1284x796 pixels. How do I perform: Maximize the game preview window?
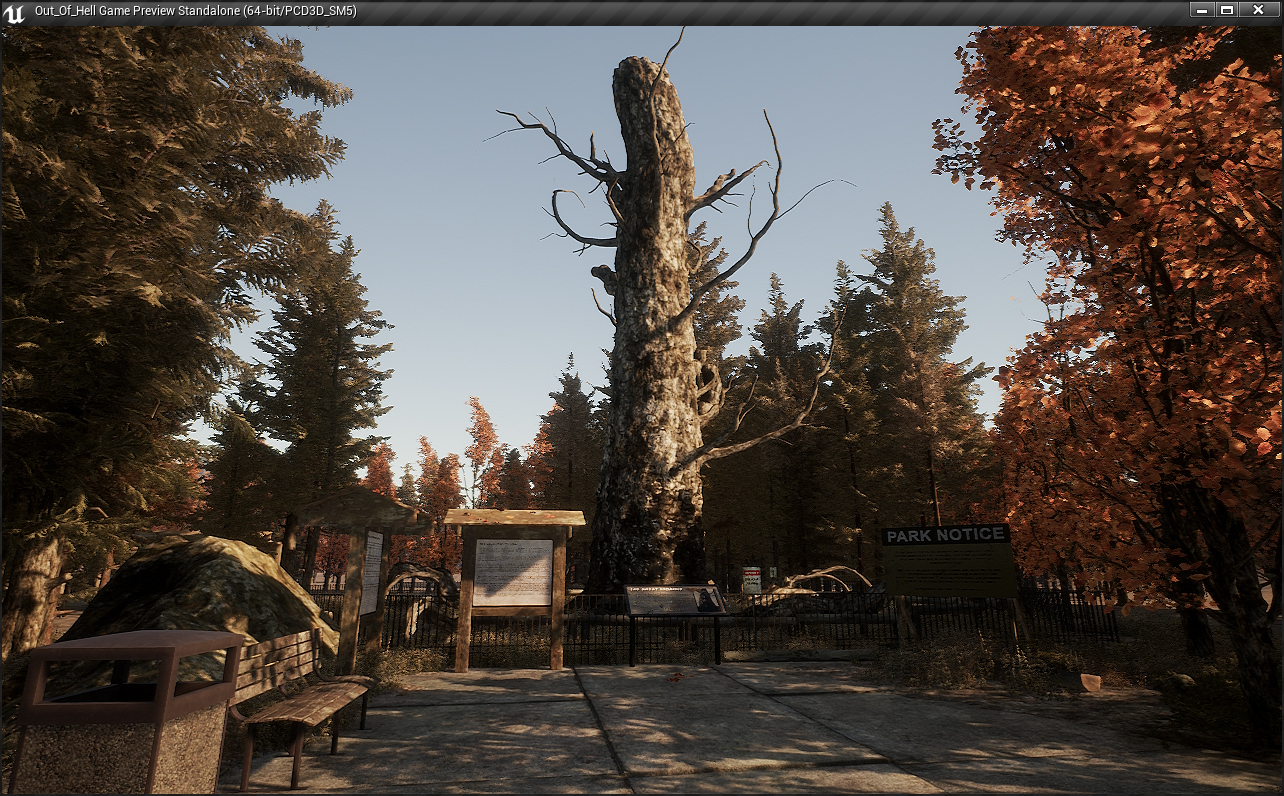pos(1227,10)
